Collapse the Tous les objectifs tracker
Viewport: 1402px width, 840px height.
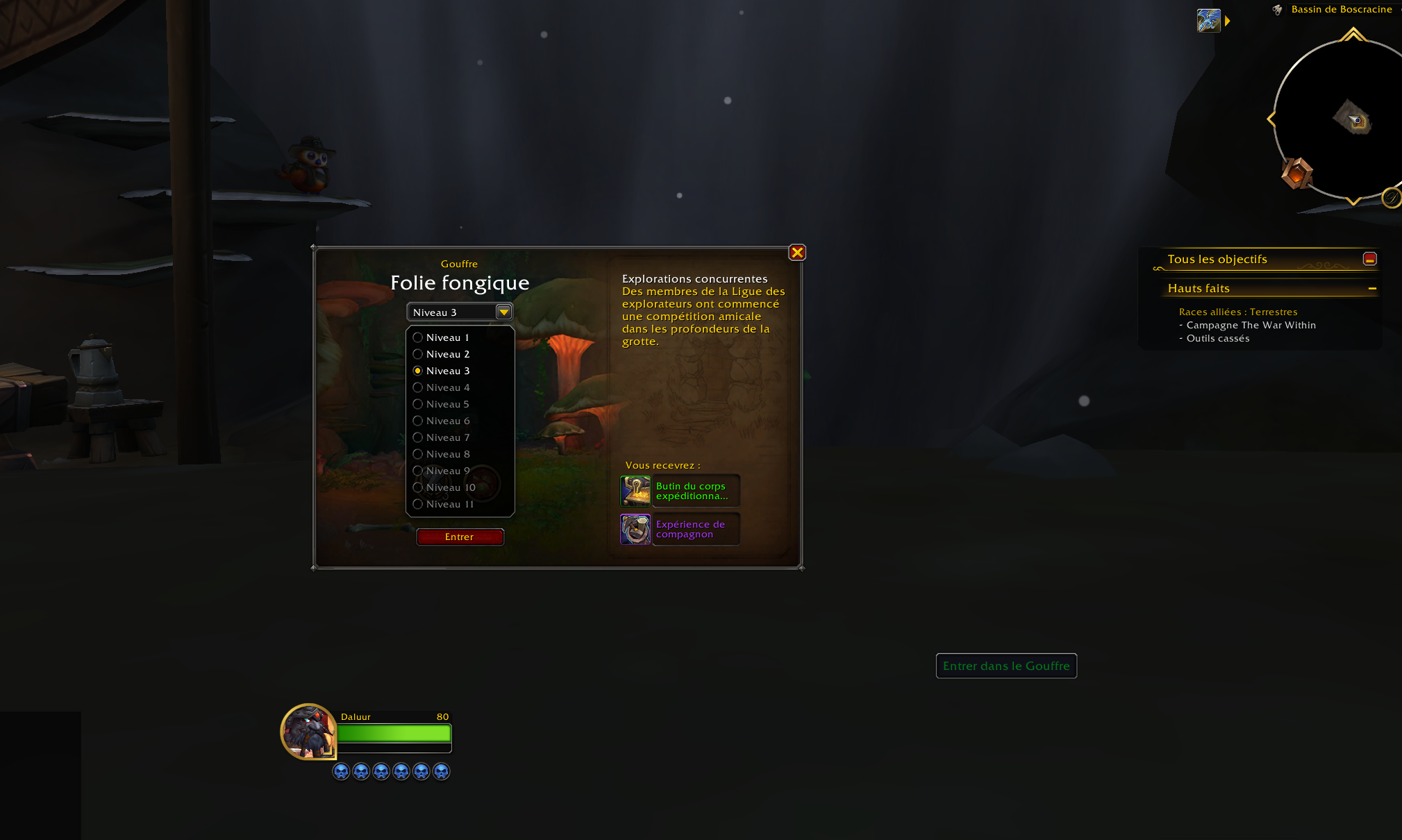(1369, 259)
